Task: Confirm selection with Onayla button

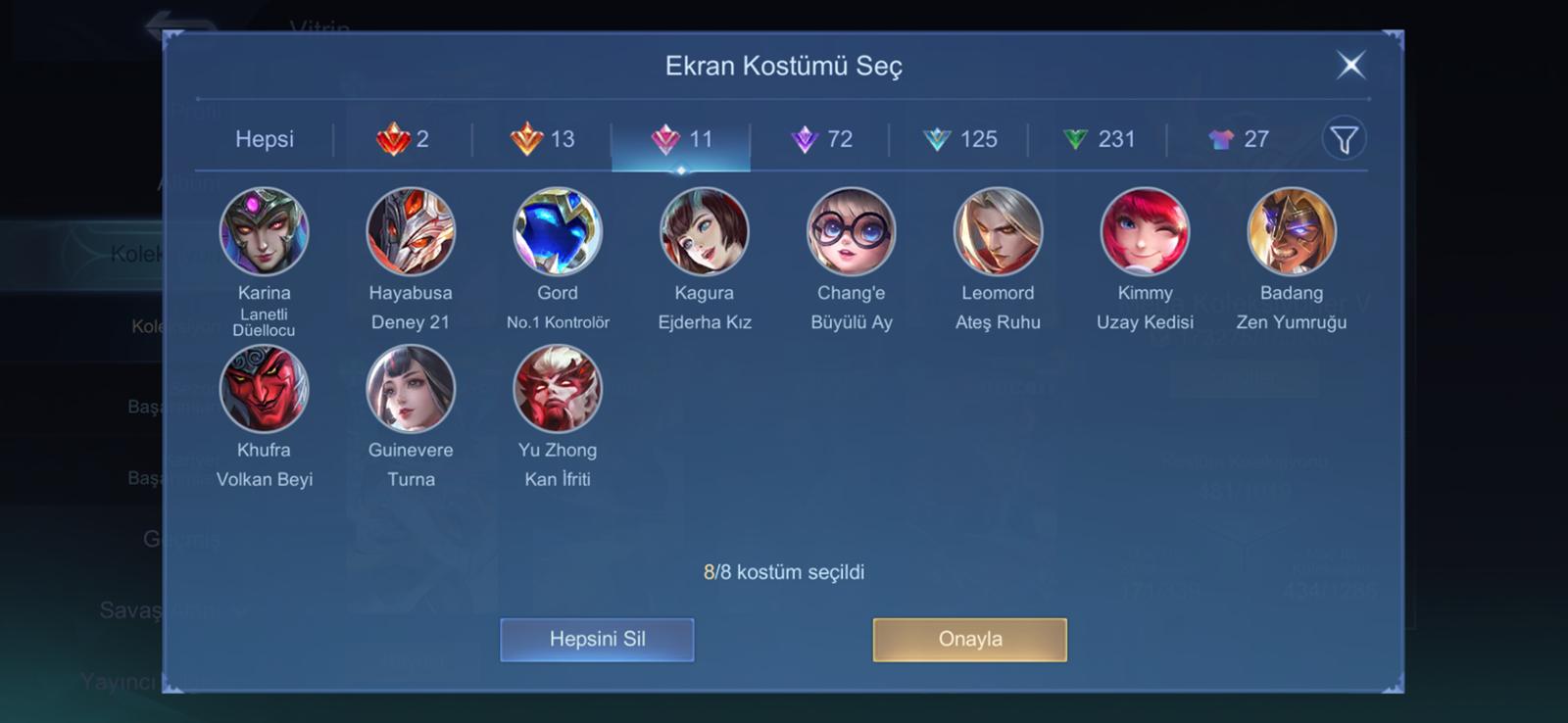Action: click(969, 640)
